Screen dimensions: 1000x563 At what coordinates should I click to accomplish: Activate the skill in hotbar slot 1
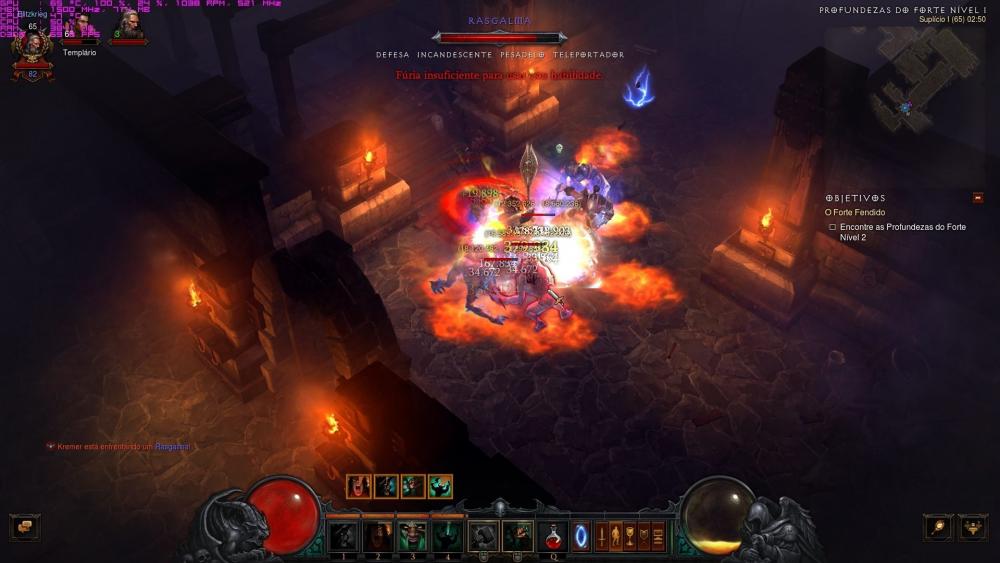click(x=343, y=536)
